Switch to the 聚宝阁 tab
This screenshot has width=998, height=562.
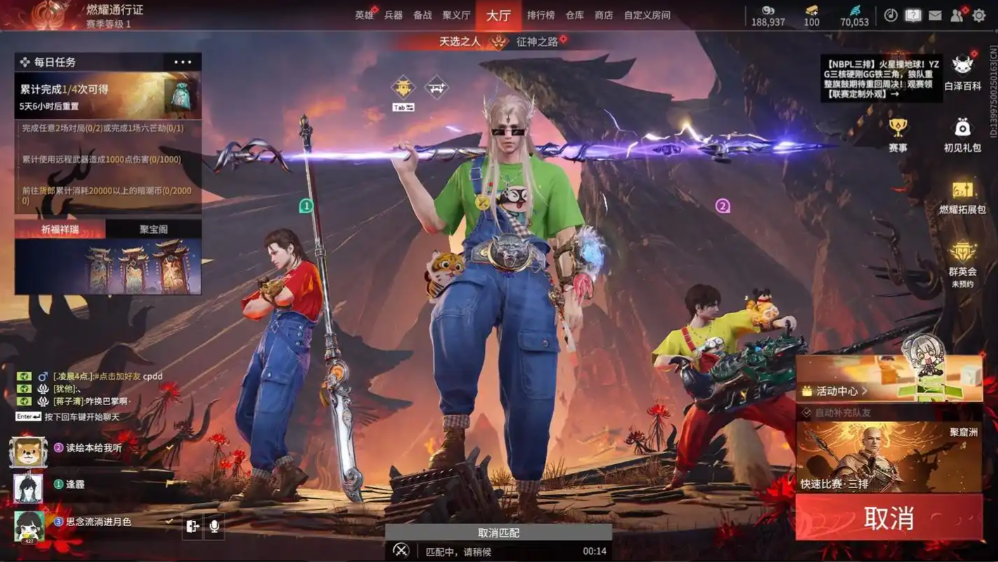click(153, 229)
